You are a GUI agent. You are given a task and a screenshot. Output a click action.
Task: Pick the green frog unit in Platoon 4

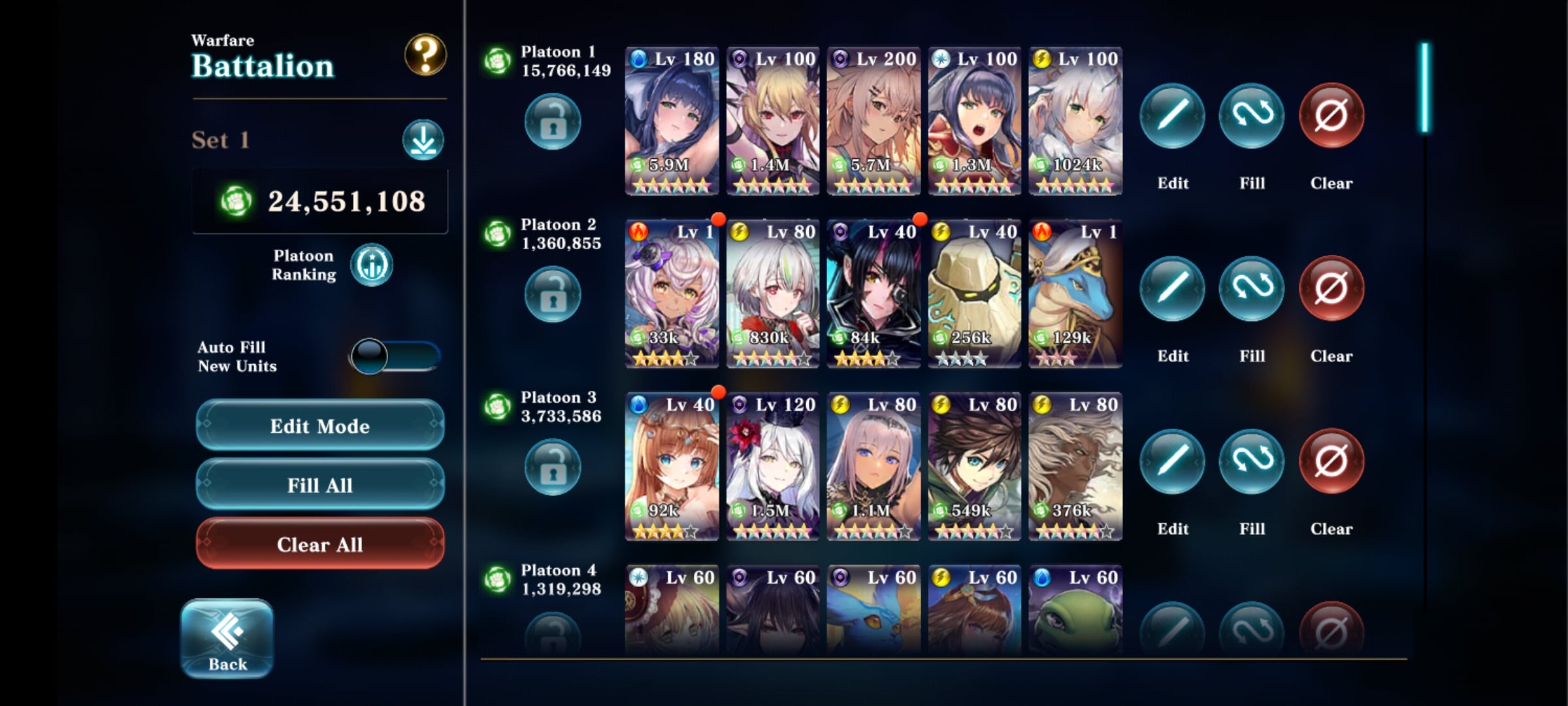(1075, 611)
